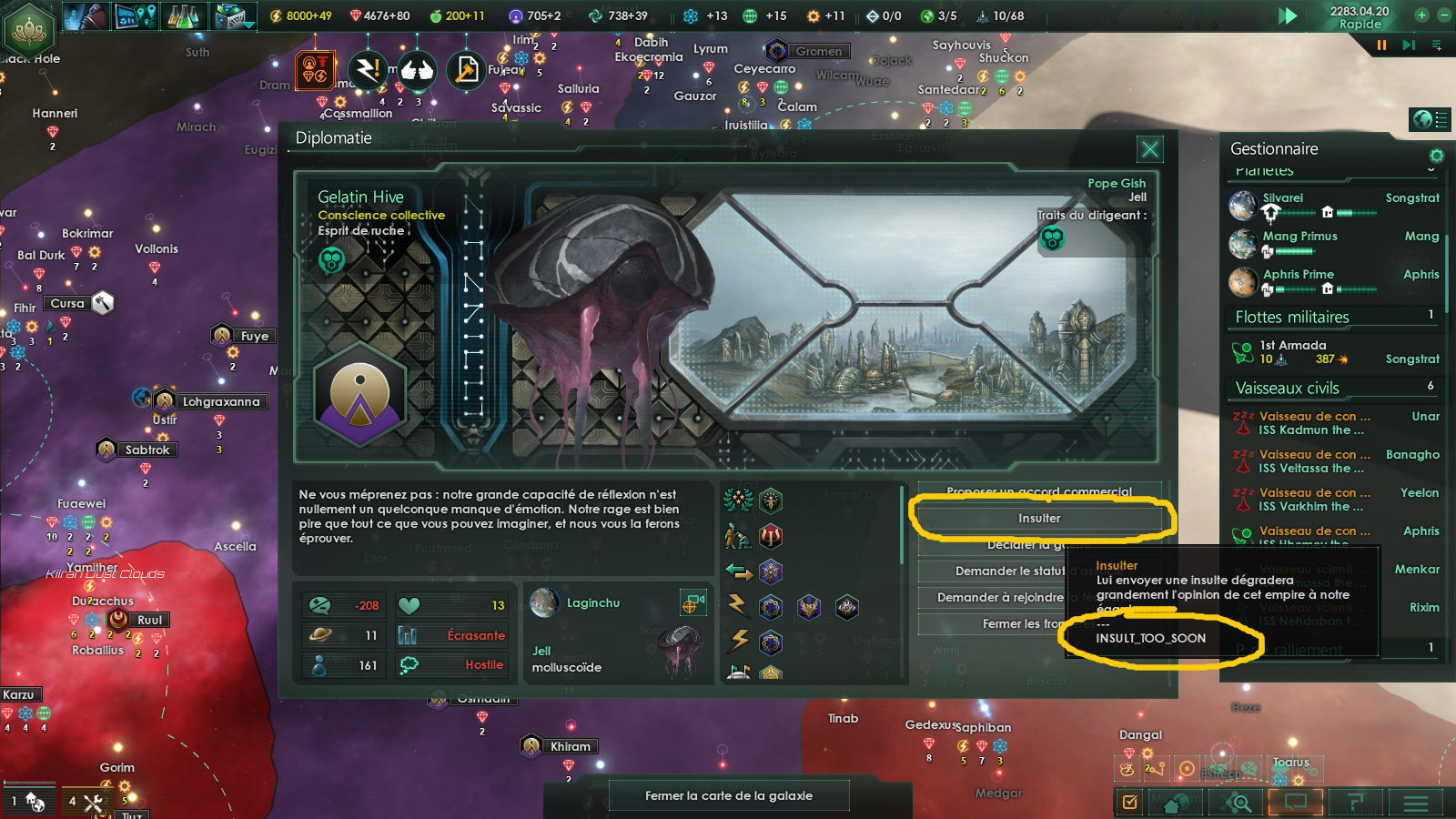Open the Gestionnaire settings gear icon

pyautogui.click(x=1436, y=155)
